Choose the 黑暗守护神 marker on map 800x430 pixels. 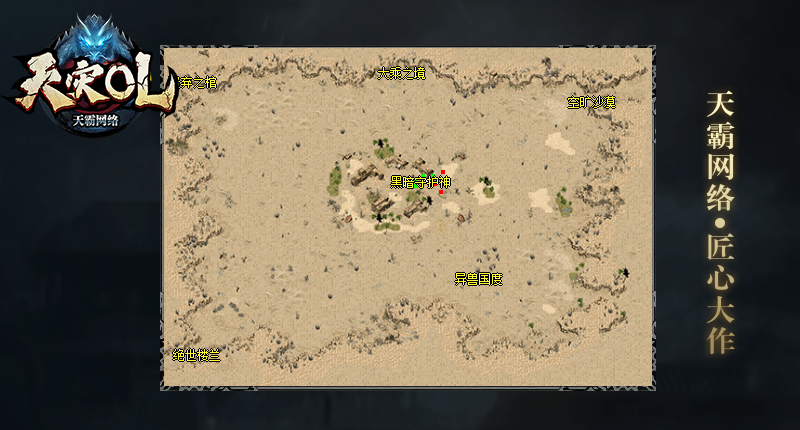click(x=420, y=182)
